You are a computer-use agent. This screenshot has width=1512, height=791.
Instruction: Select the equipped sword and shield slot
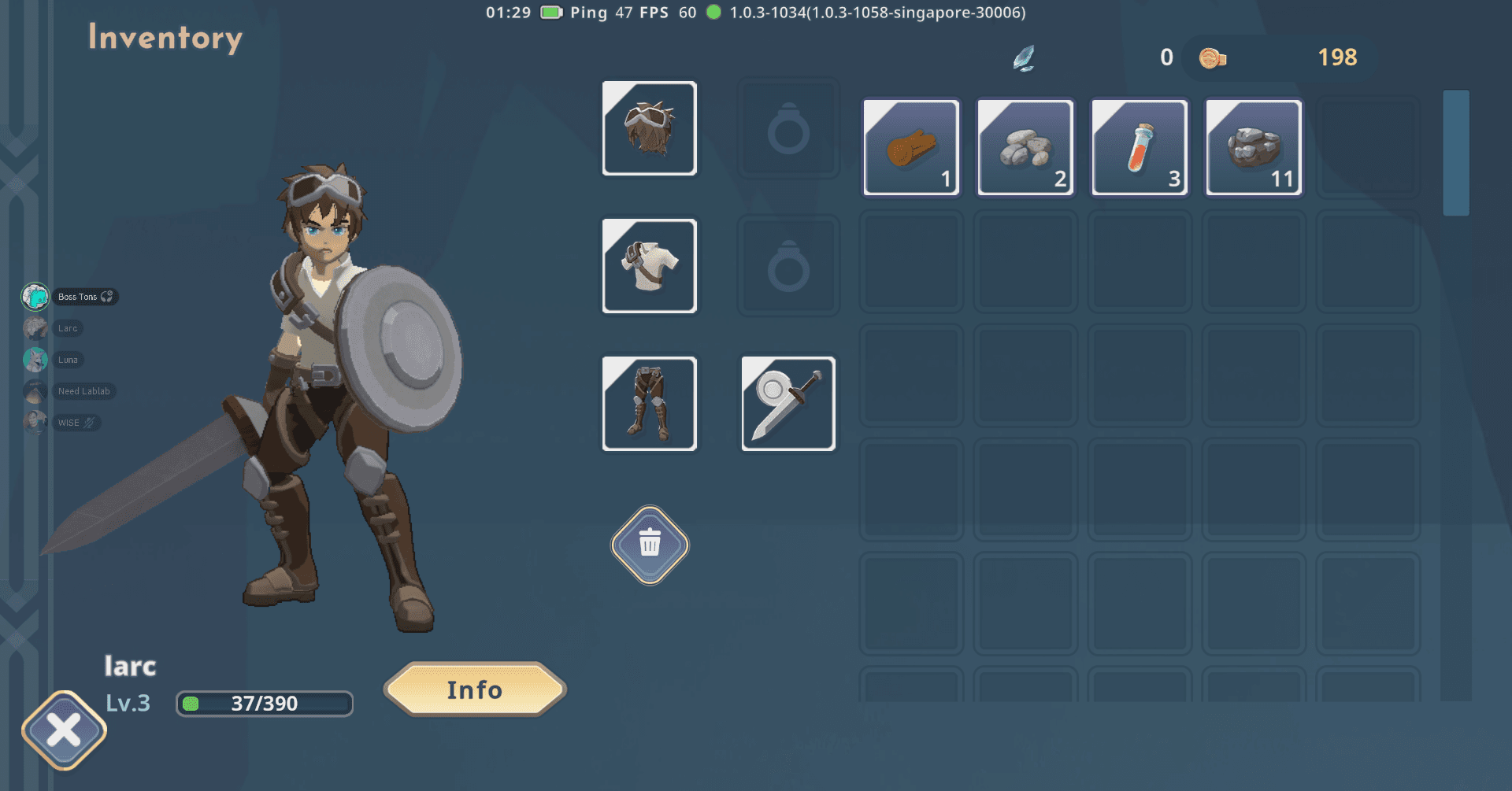[788, 404]
